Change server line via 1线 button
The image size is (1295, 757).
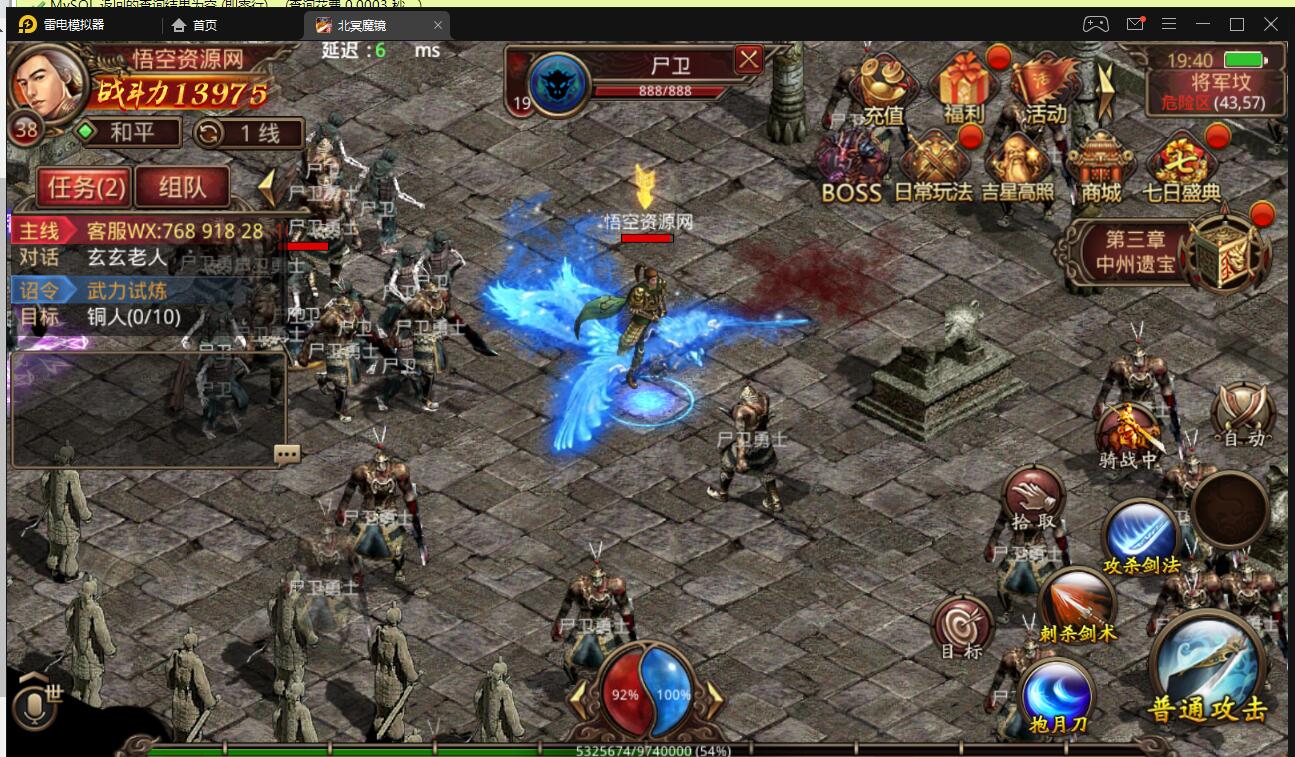pyautogui.click(x=248, y=133)
